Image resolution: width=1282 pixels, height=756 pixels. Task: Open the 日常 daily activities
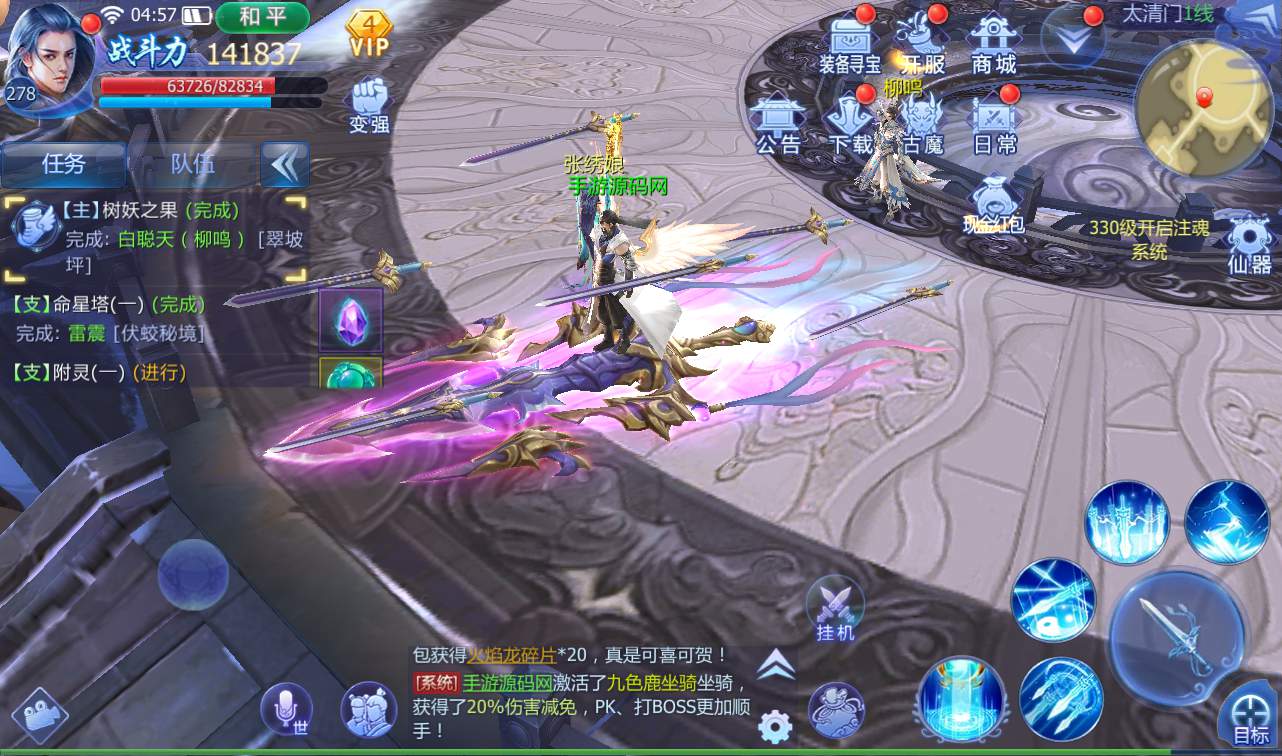pos(994,125)
